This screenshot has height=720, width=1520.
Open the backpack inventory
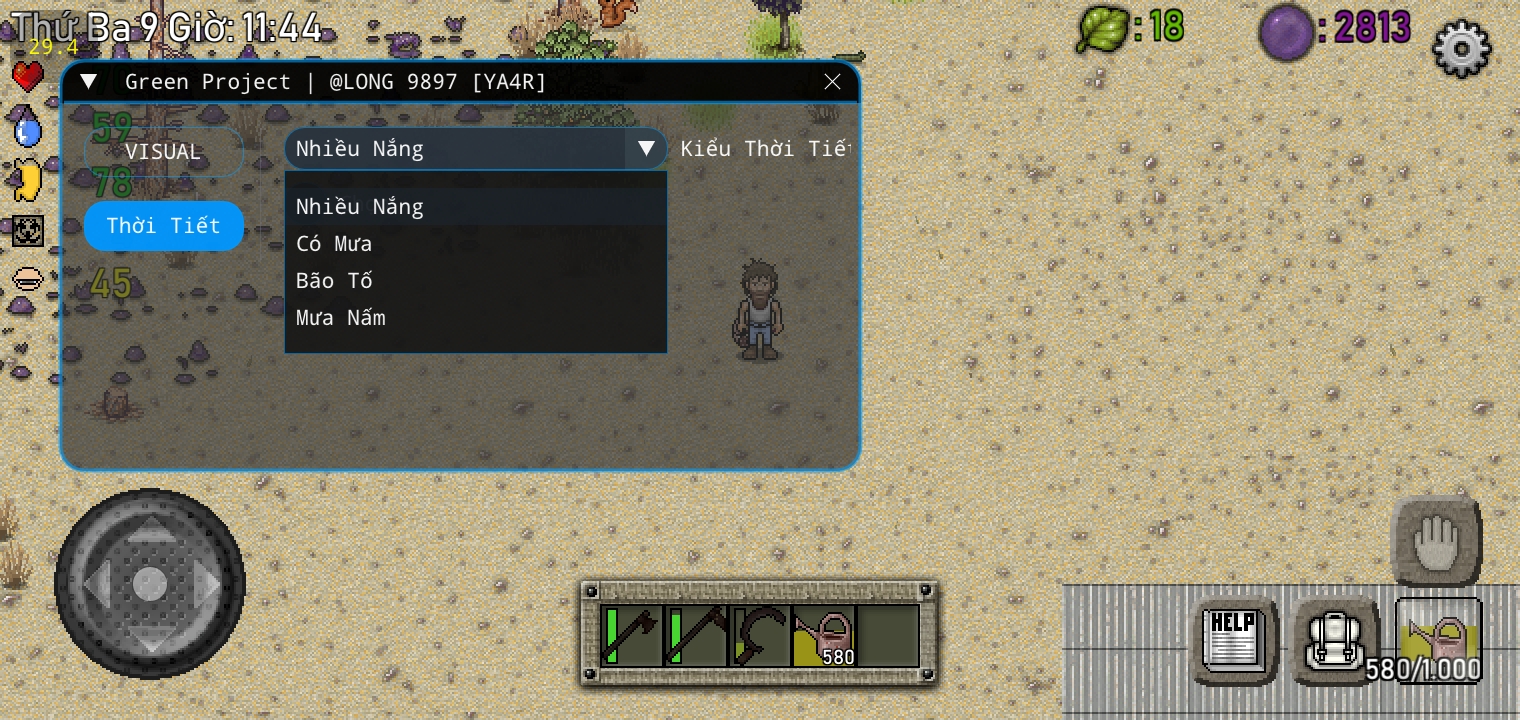point(1335,640)
